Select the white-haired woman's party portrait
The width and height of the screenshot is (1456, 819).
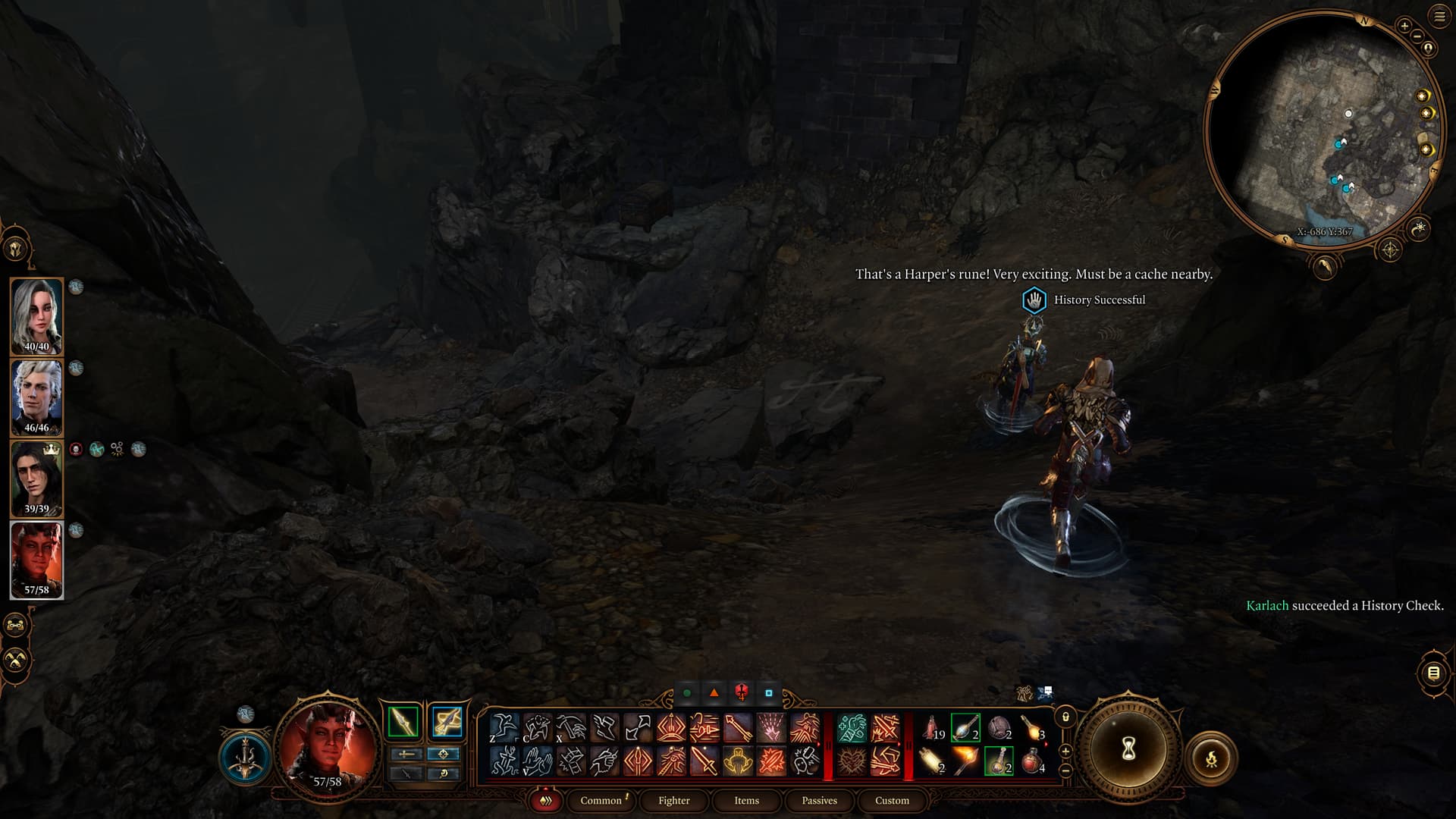[36, 316]
